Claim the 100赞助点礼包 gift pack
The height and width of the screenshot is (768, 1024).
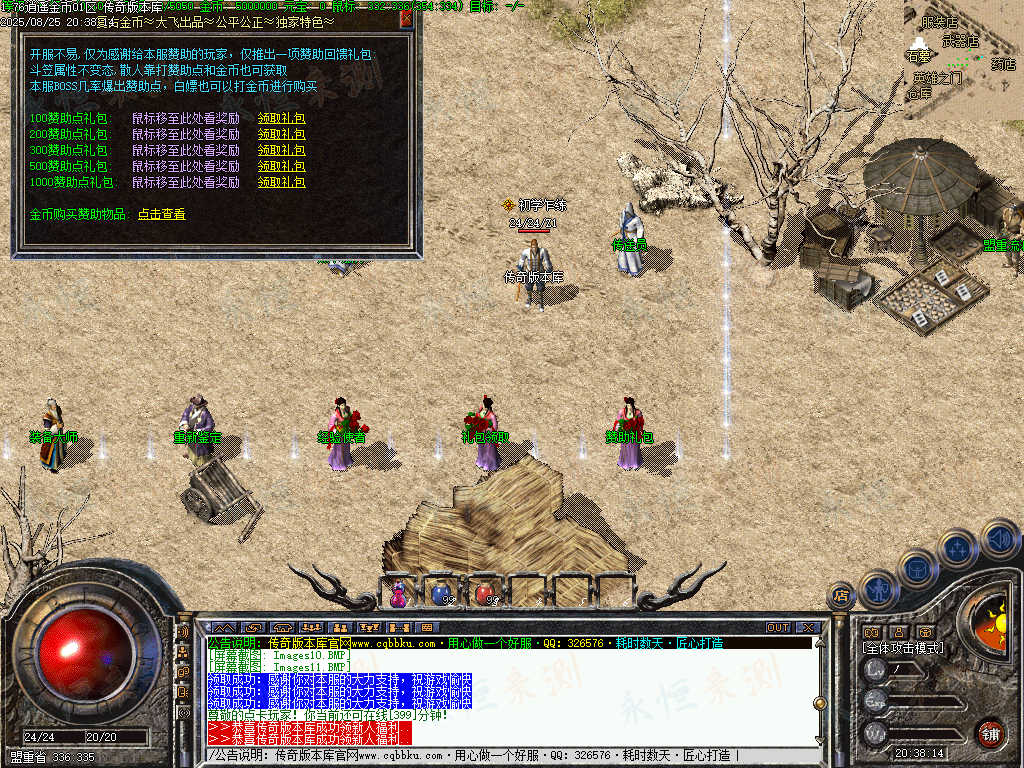tap(281, 118)
